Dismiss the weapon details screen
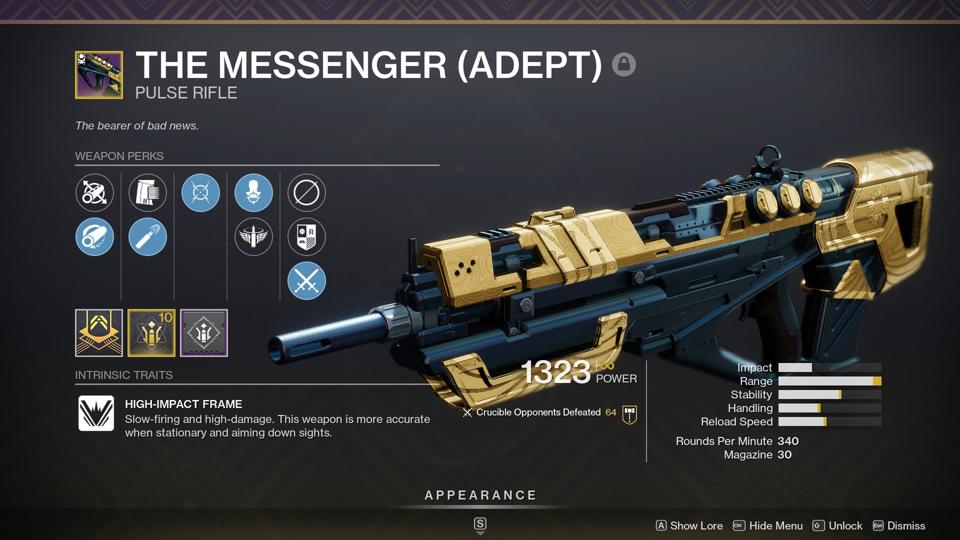The image size is (960, 540). tap(899, 526)
